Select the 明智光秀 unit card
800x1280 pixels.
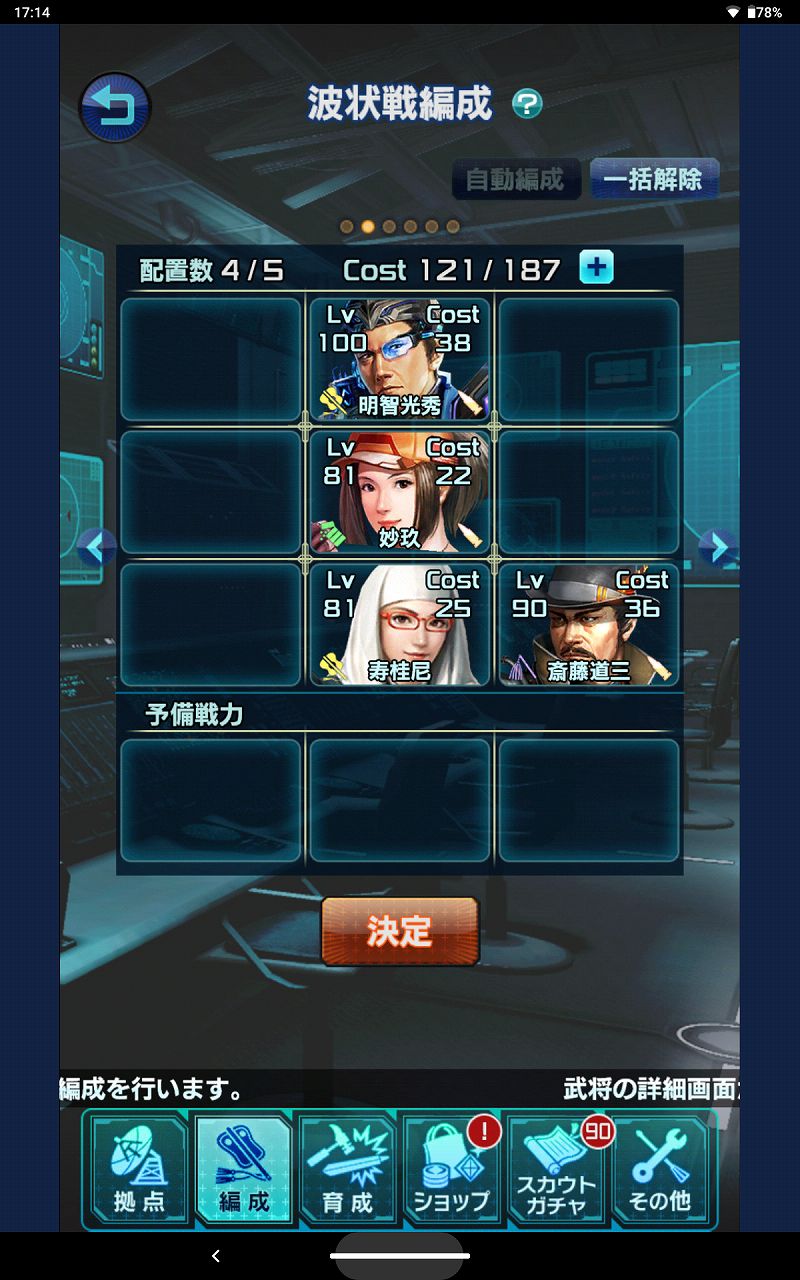click(400, 359)
